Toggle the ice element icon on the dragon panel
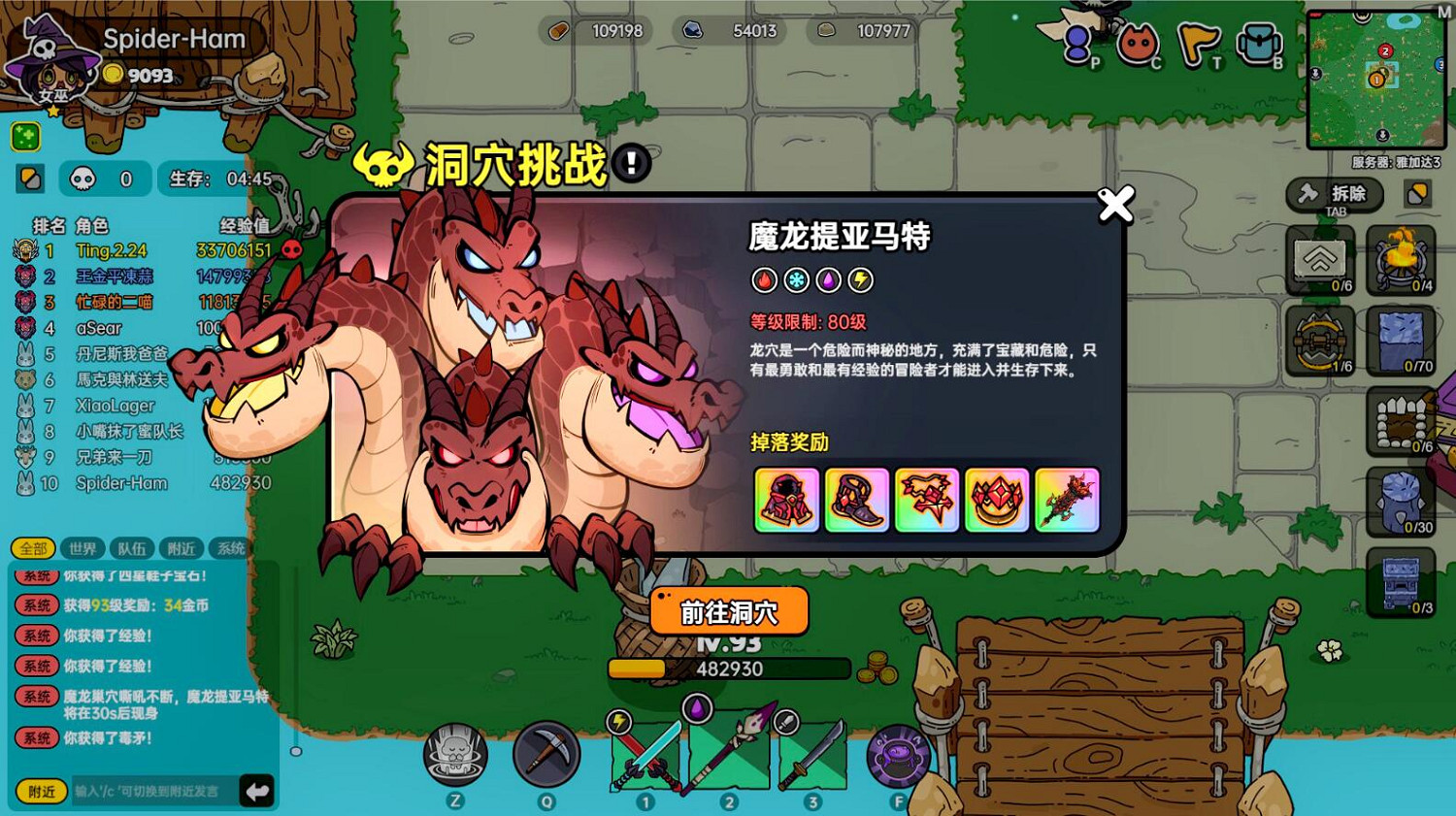 click(797, 280)
